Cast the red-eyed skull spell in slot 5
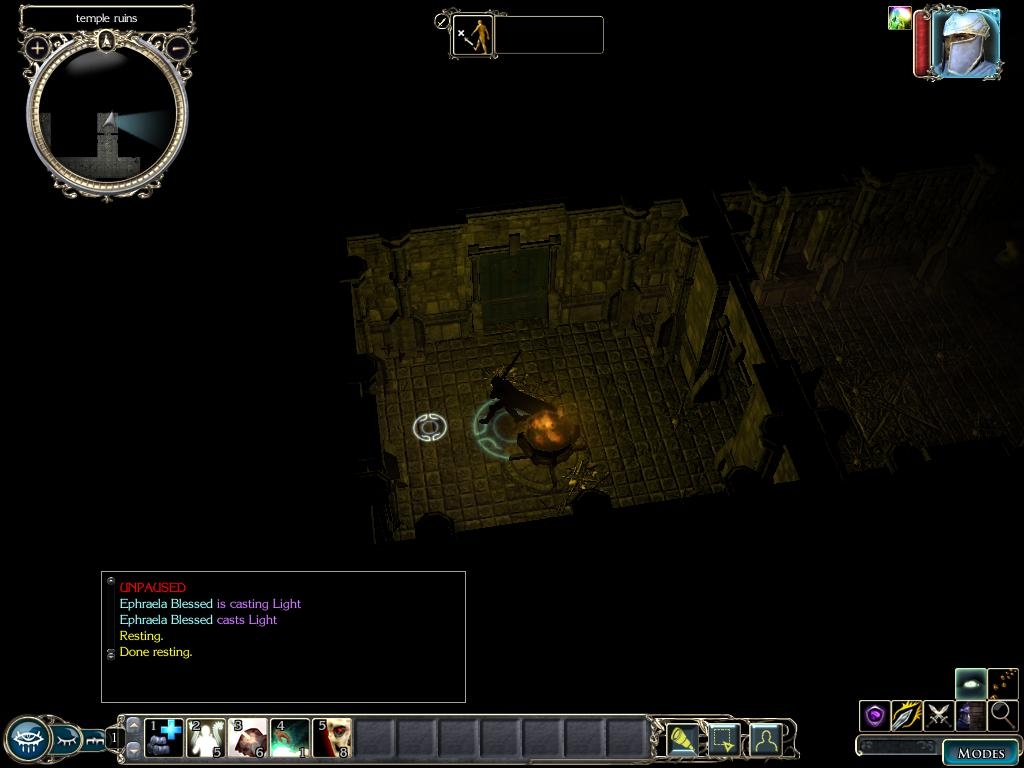 click(x=332, y=738)
